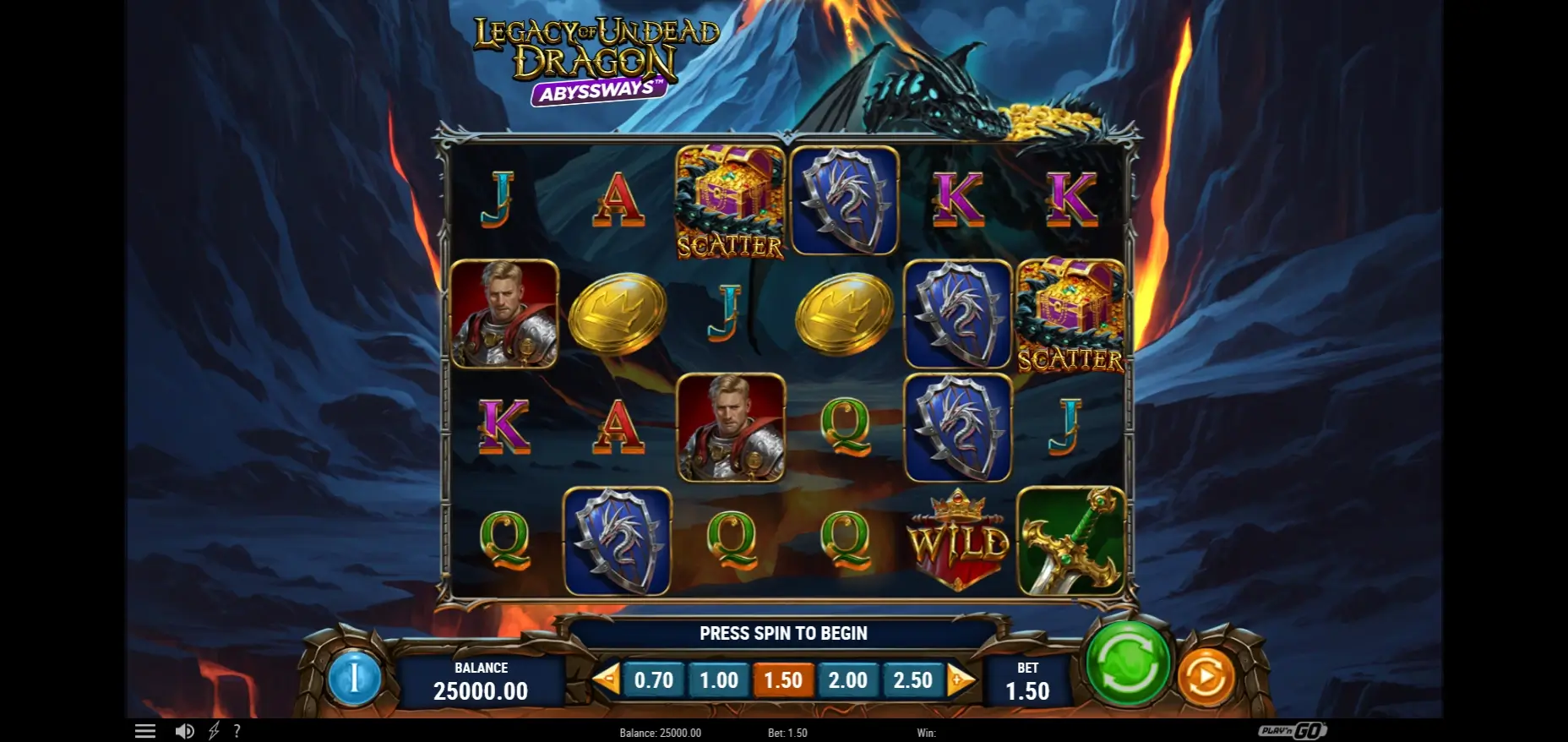Viewport: 1568px width, 742px height.
Task: Click the PRESS SPIN TO BEGIN banner
Action: (x=783, y=632)
